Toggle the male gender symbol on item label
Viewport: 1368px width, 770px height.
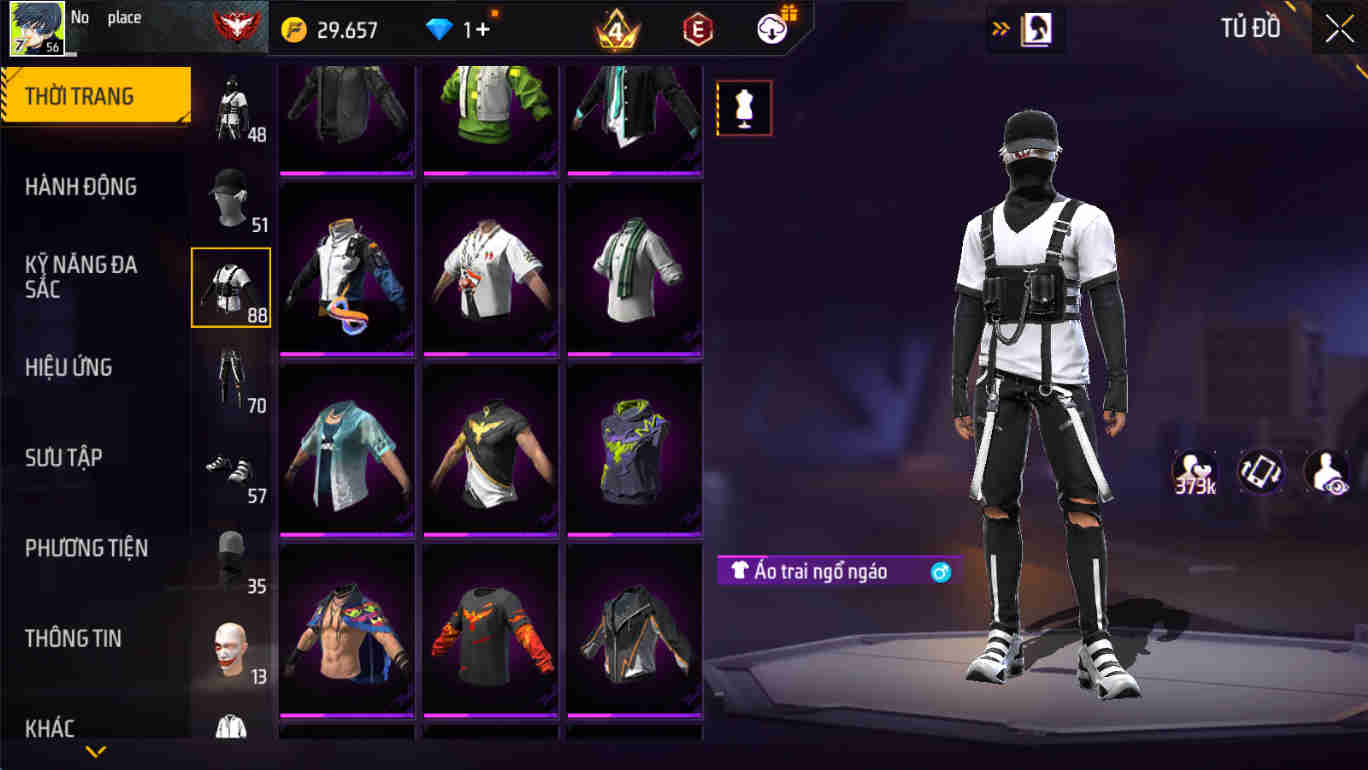(x=938, y=571)
